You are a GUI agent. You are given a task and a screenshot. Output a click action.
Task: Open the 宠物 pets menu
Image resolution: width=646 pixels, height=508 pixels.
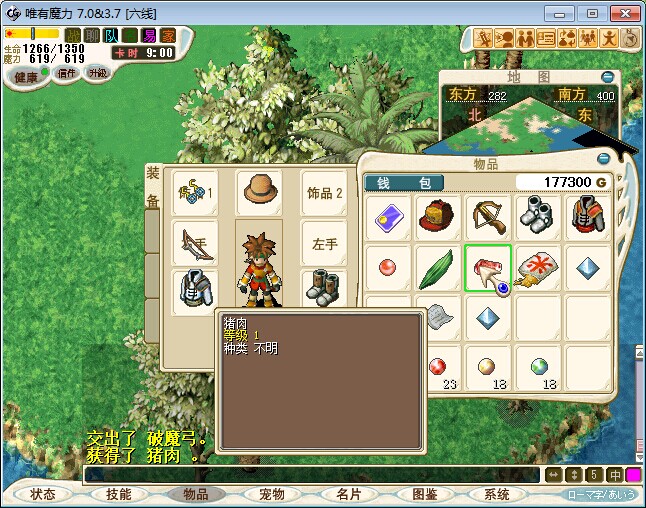[272, 494]
